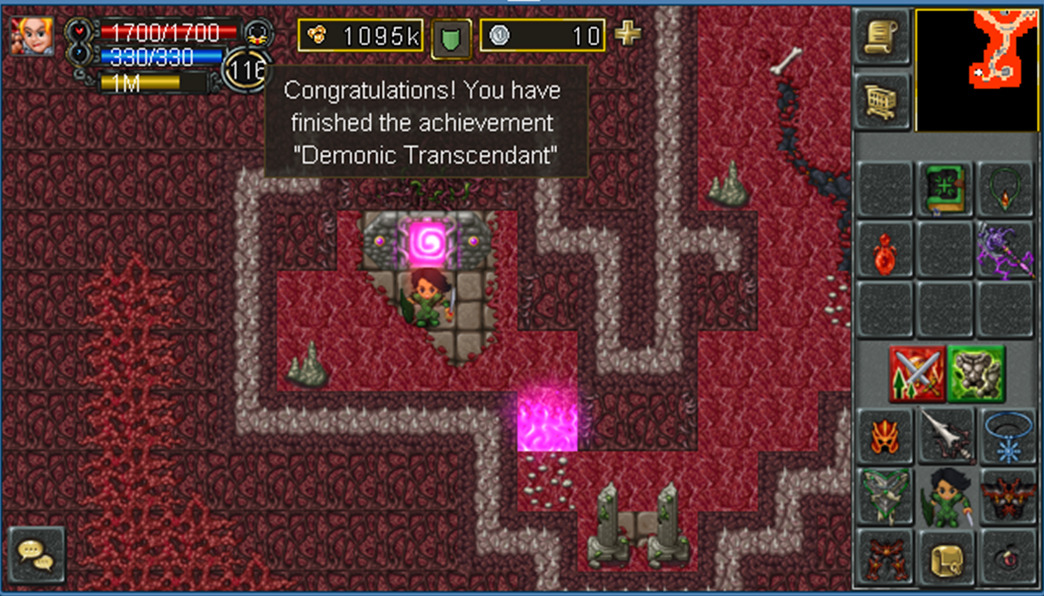Image resolution: width=1044 pixels, height=596 pixels.
Task: Click the pet face icon beside health bar
Action: coord(258,32)
